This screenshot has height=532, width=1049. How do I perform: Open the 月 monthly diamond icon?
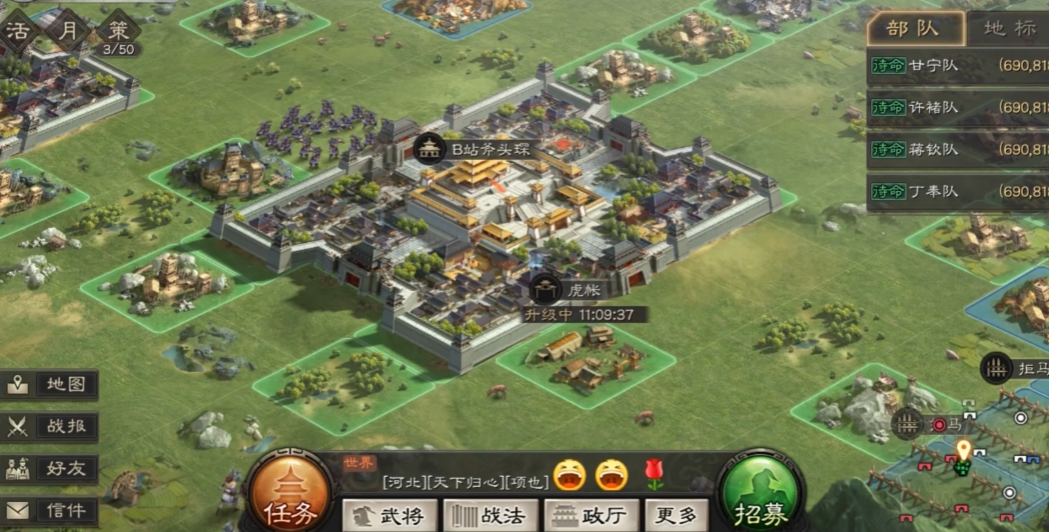tap(67, 30)
